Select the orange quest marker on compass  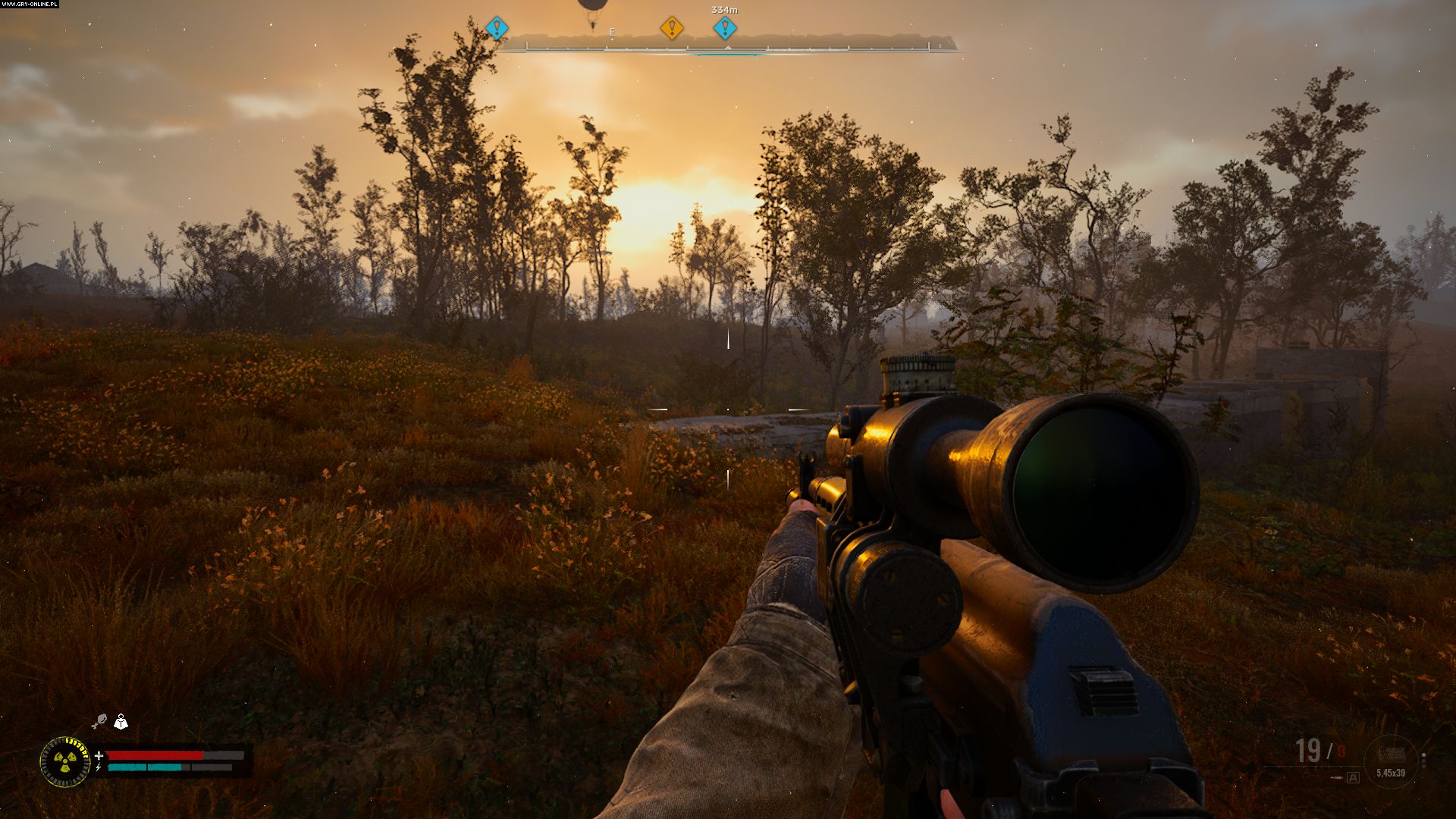[x=671, y=29]
